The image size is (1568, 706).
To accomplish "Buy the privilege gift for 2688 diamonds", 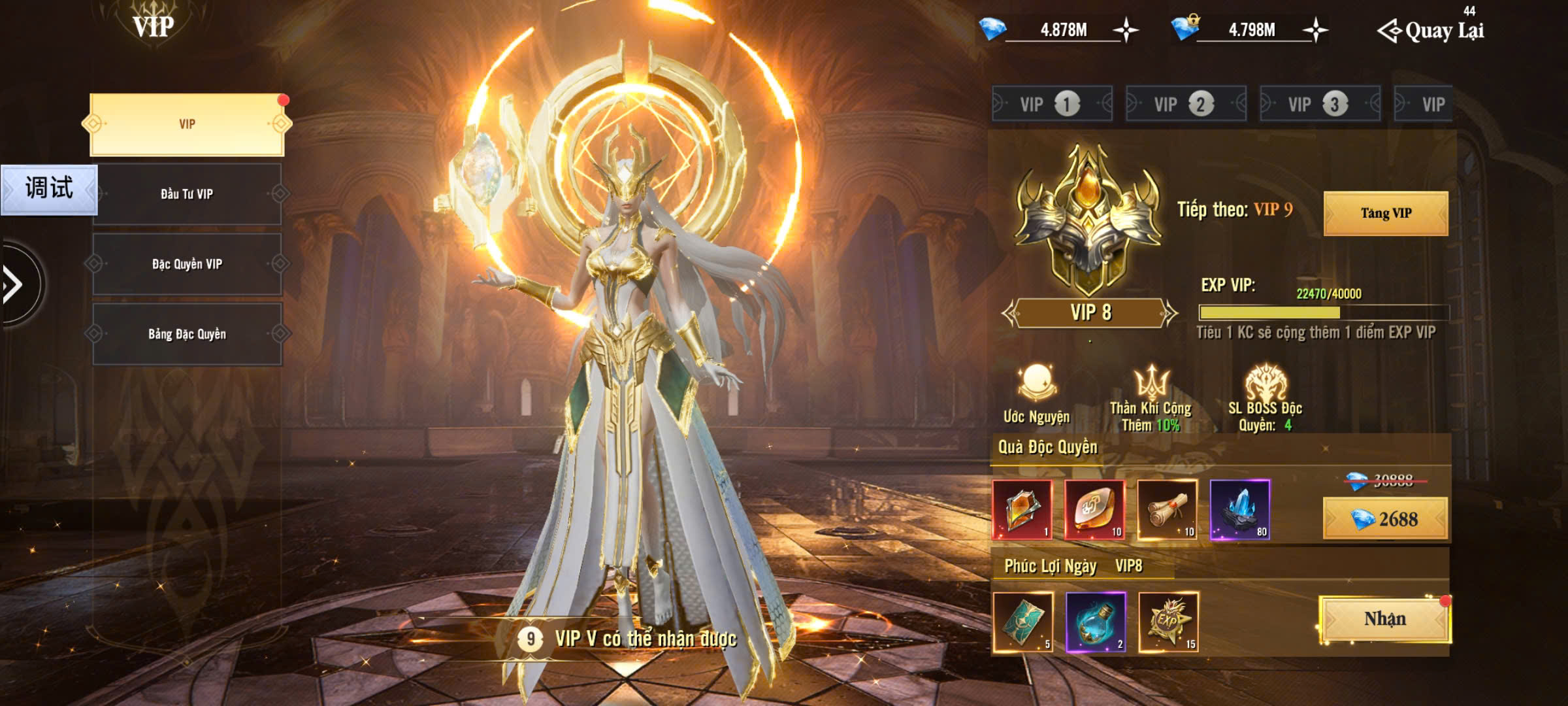I will click(1385, 519).
